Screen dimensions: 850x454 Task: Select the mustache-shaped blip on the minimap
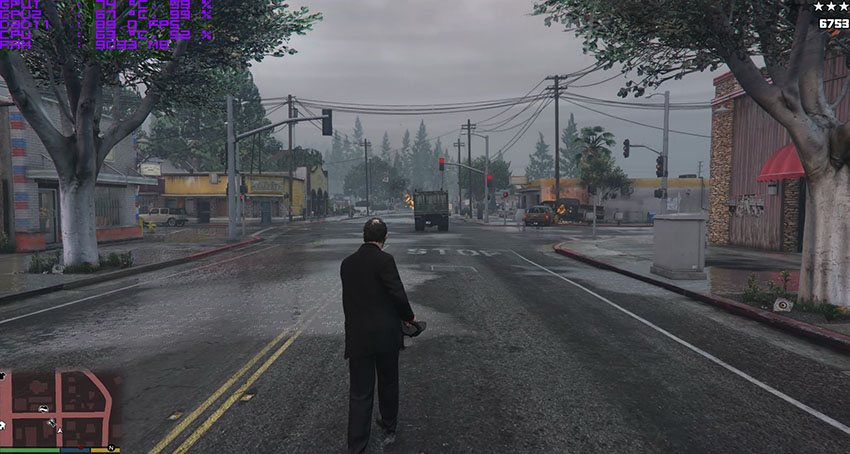[x=43, y=409]
